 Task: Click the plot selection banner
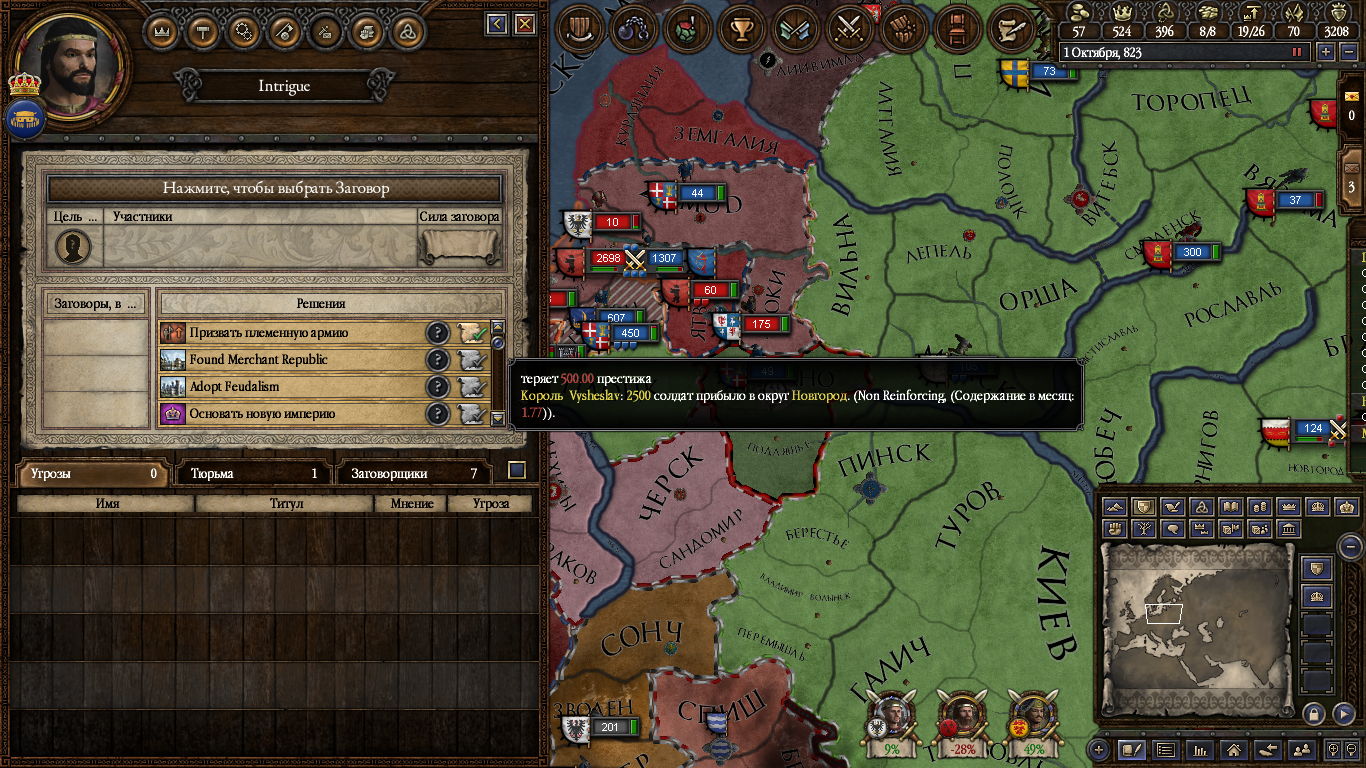coord(274,188)
